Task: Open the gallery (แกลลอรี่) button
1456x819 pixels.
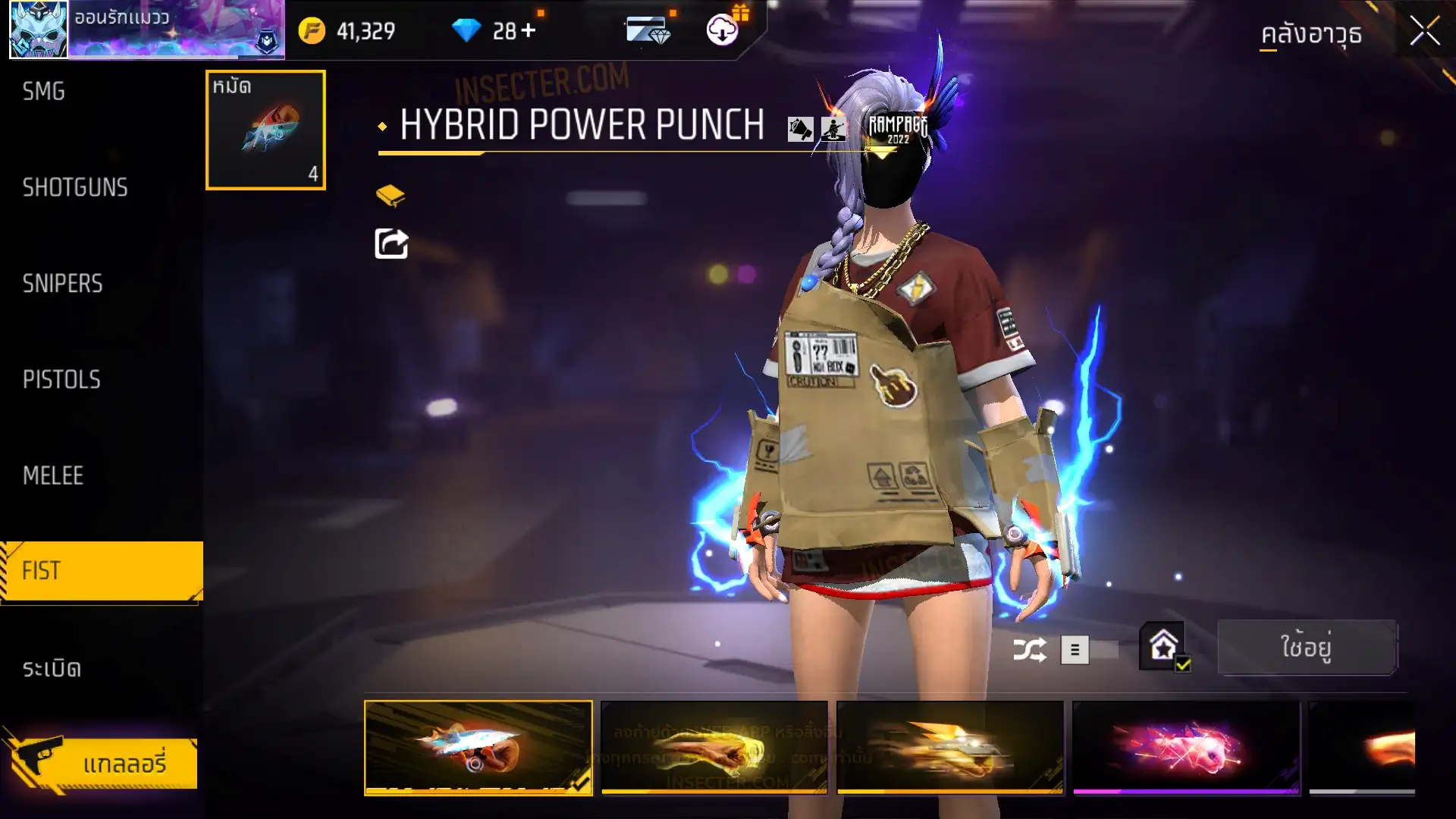Action: (x=103, y=763)
